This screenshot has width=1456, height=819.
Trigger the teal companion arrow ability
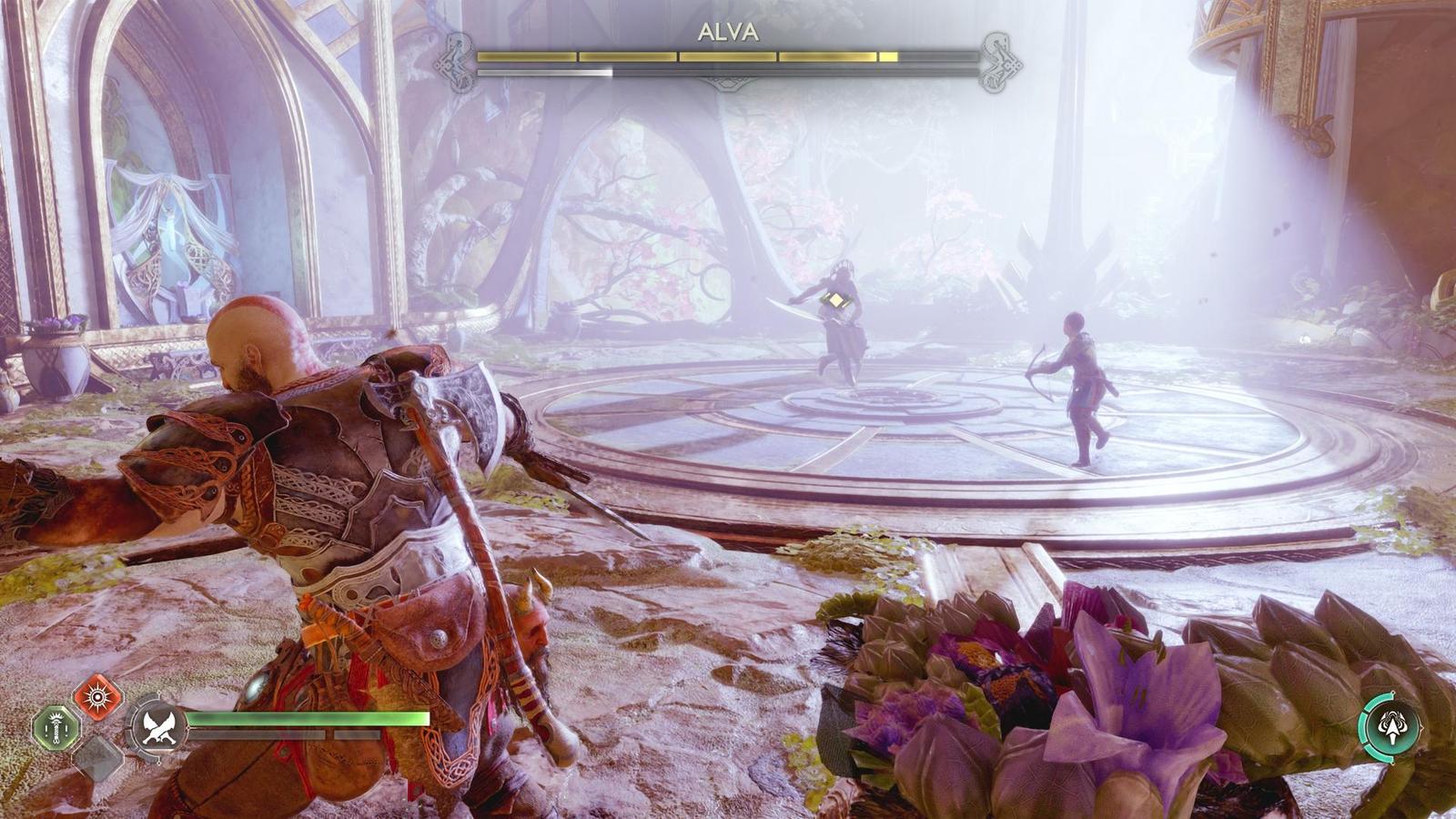coord(1389,727)
